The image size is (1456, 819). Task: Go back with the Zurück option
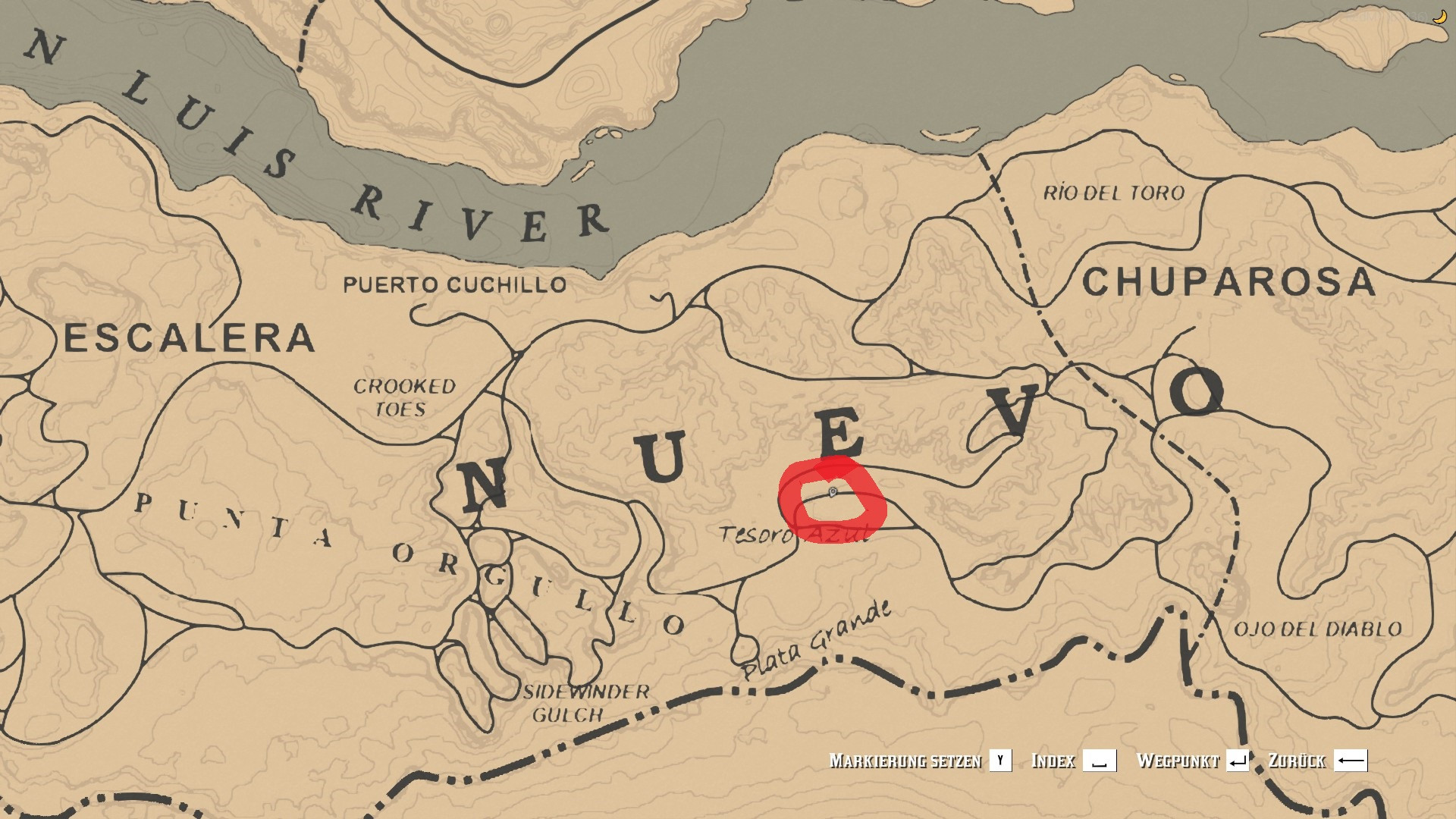point(1318,761)
